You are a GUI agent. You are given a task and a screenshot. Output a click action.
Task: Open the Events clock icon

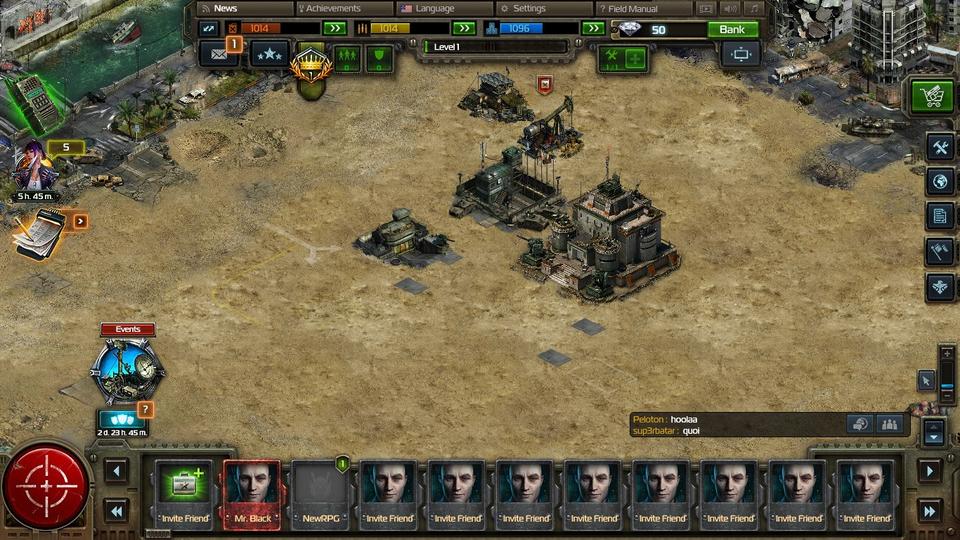click(126, 370)
